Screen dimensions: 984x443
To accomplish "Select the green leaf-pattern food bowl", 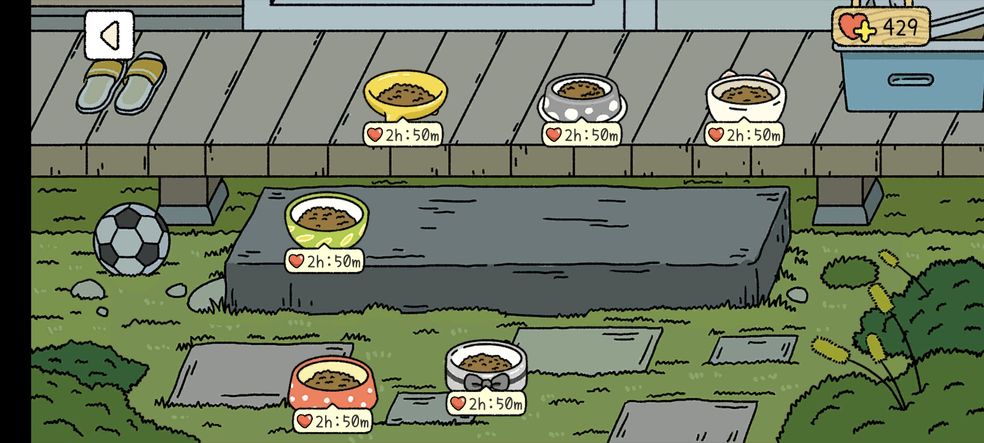I will coord(326,219).
